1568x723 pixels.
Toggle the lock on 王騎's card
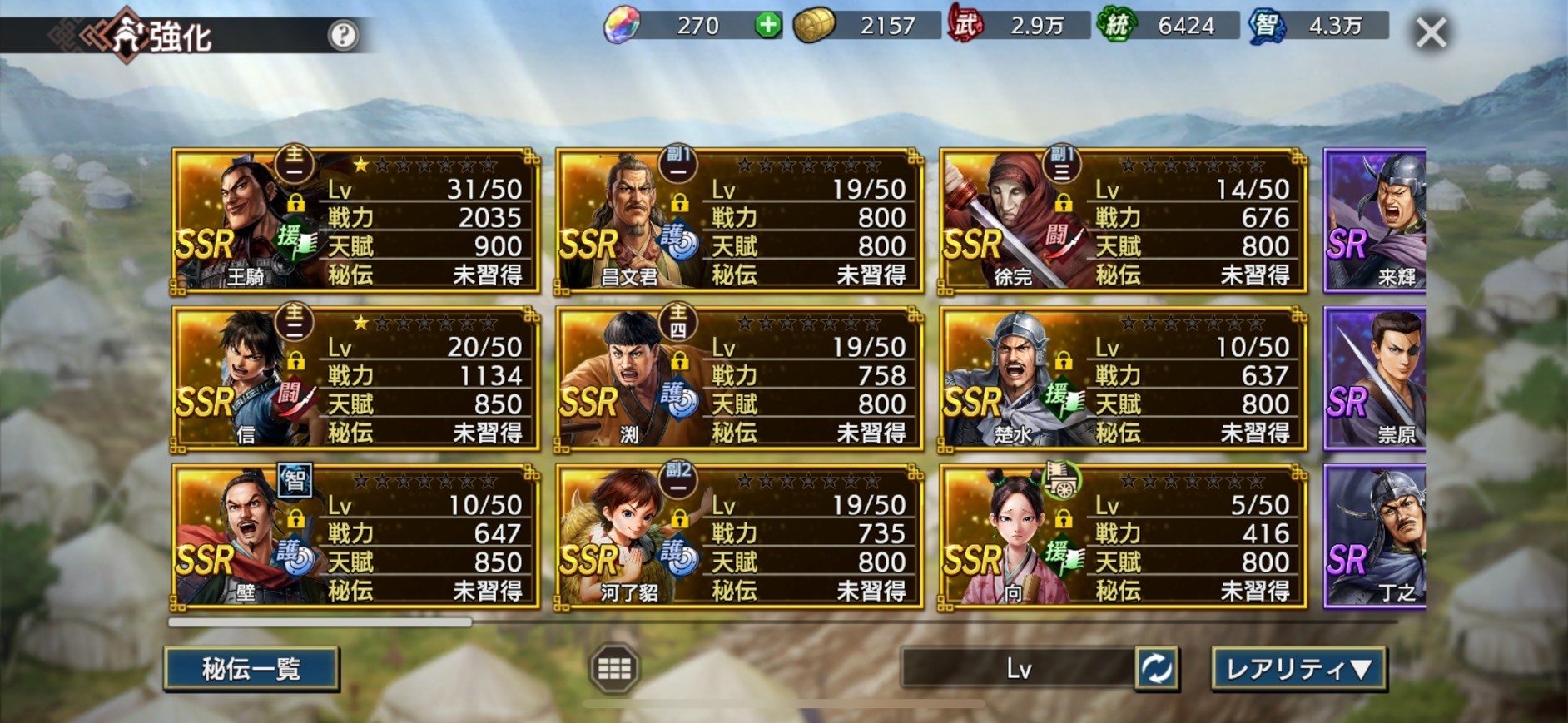tap(297, 201)
